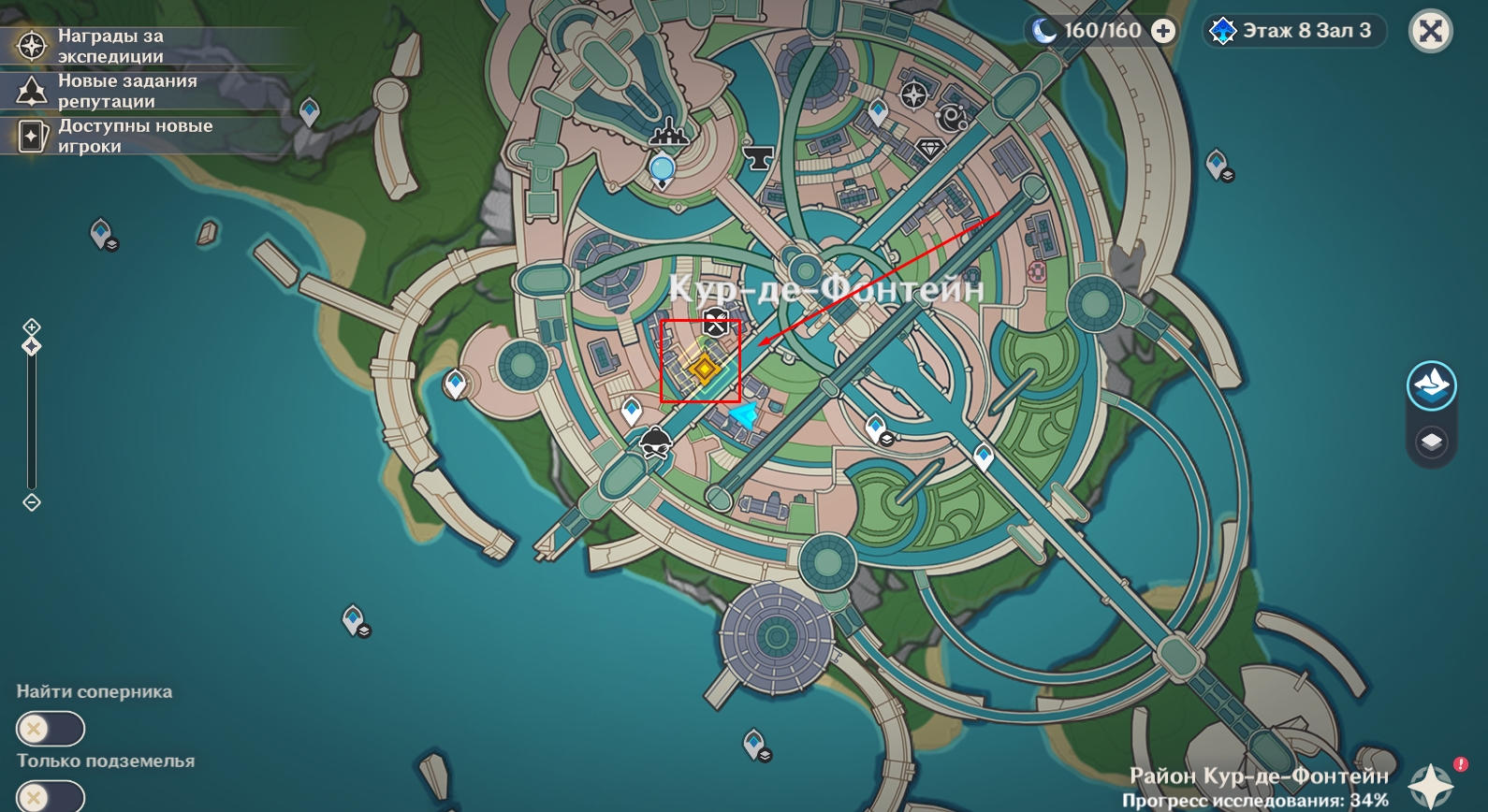The image size is (1488, 812).
Task: Zoom in the map with the plus icon
Action: click(32, 326)
